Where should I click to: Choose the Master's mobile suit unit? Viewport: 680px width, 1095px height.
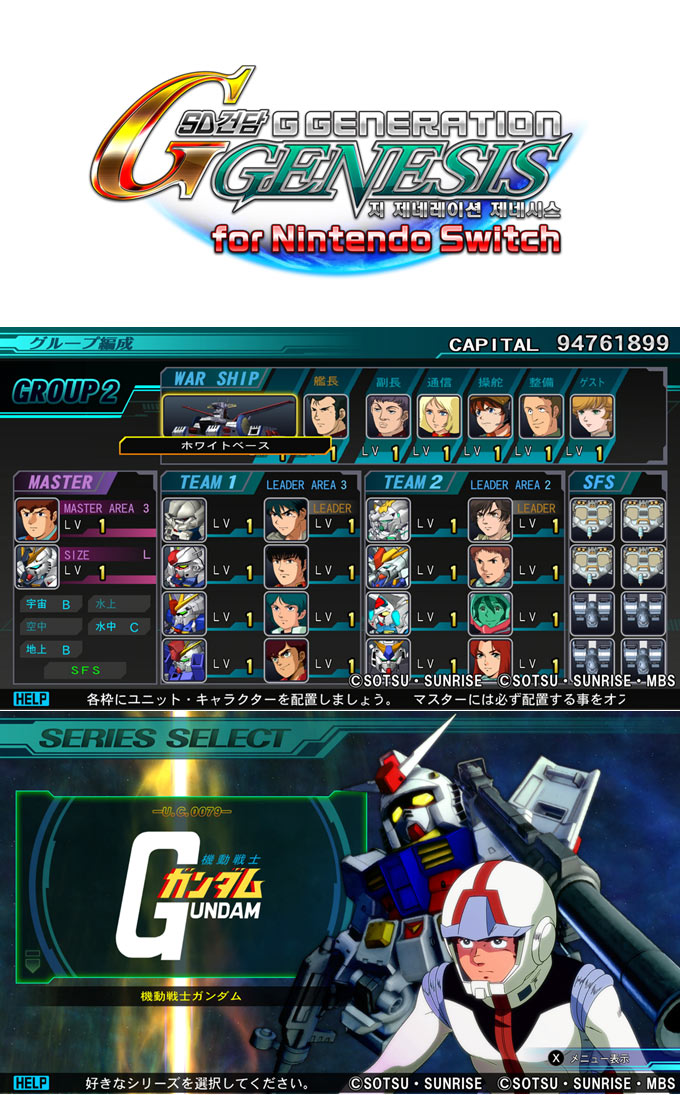38,566
